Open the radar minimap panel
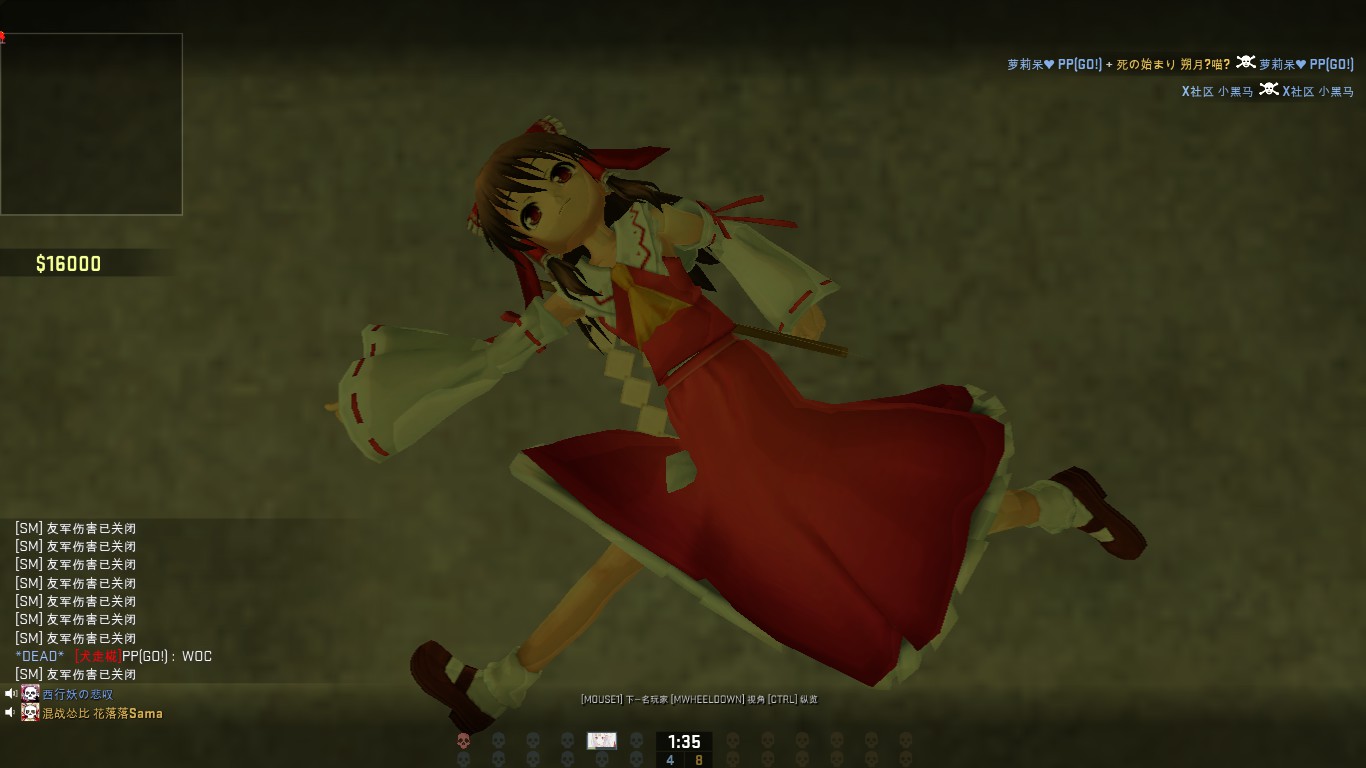This screenshot has width=1366, height=768. [x=92, y=123]
